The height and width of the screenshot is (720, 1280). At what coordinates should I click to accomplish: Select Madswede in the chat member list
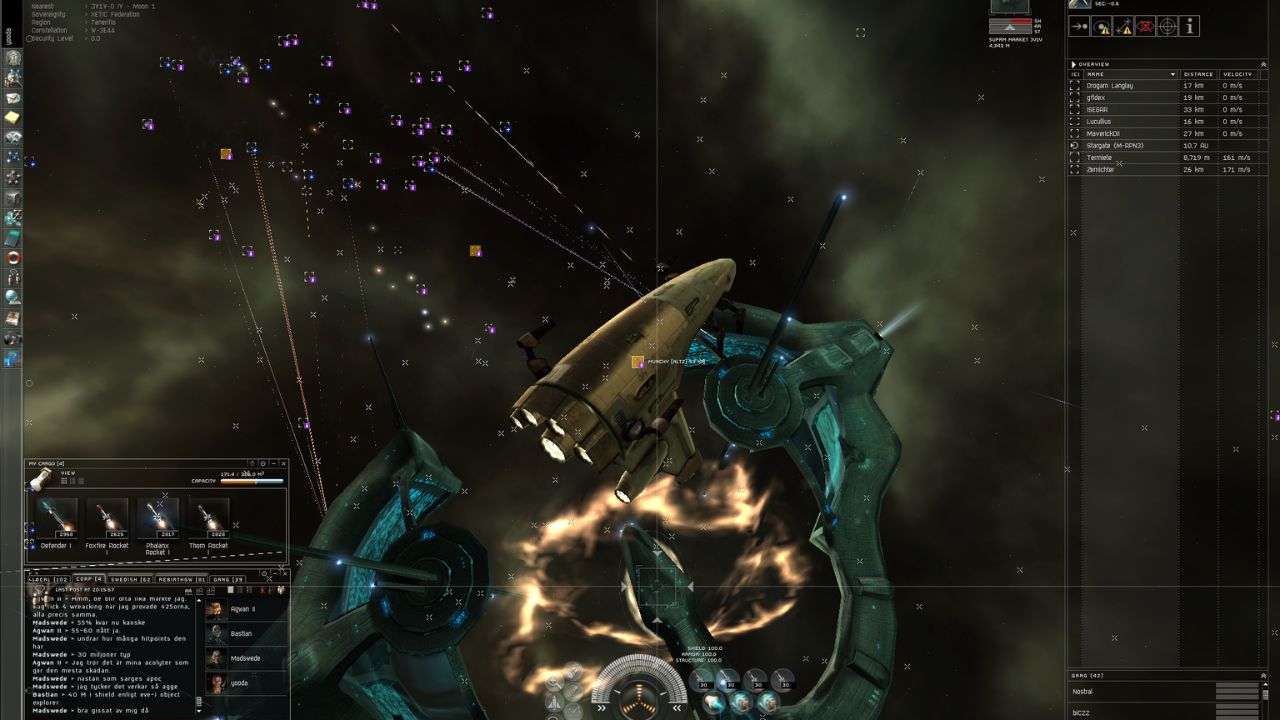pyautogui.click(x=245, y=658)
